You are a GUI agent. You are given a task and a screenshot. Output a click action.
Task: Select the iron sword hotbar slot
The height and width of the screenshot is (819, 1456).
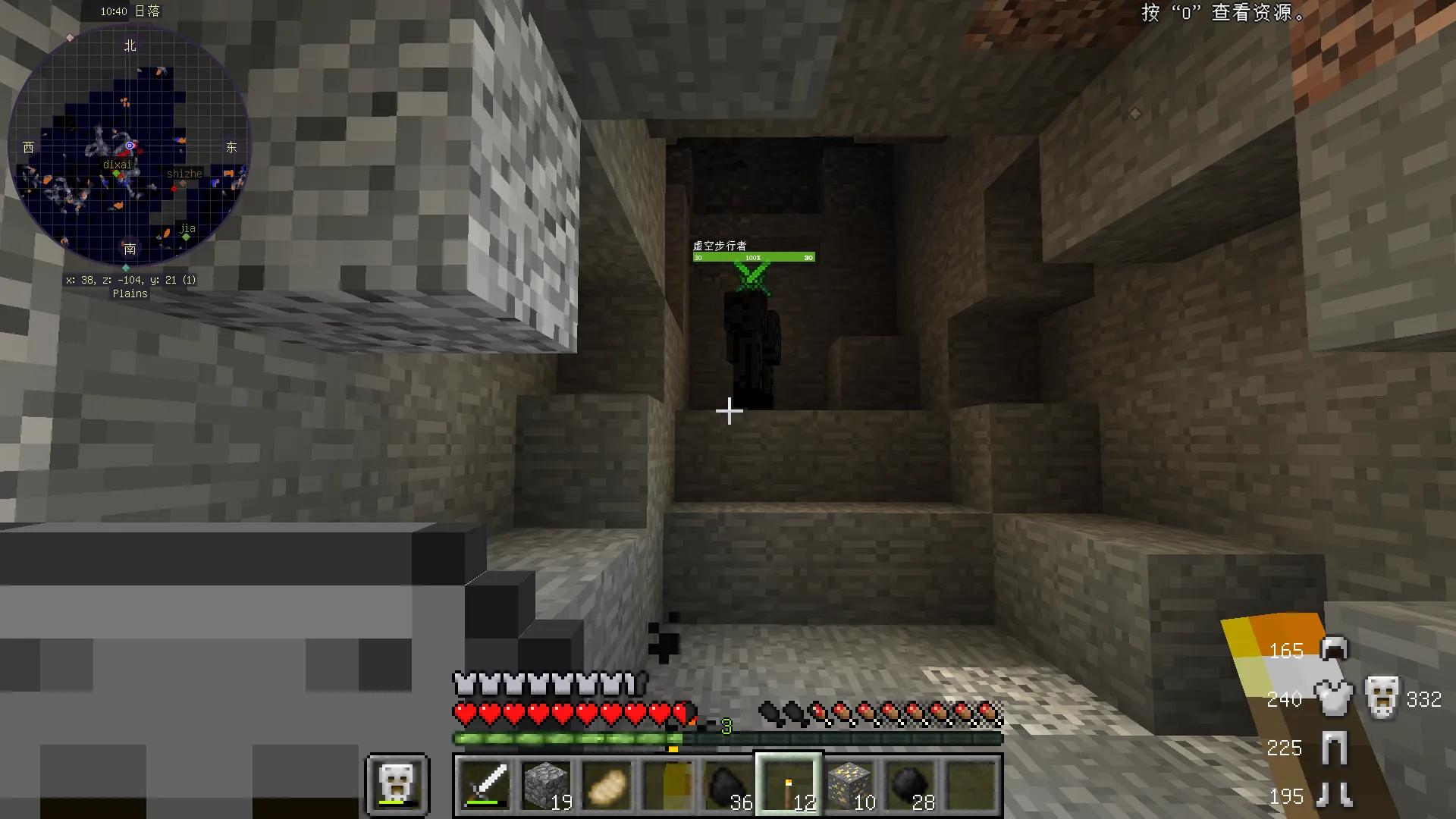pos(486,785)
